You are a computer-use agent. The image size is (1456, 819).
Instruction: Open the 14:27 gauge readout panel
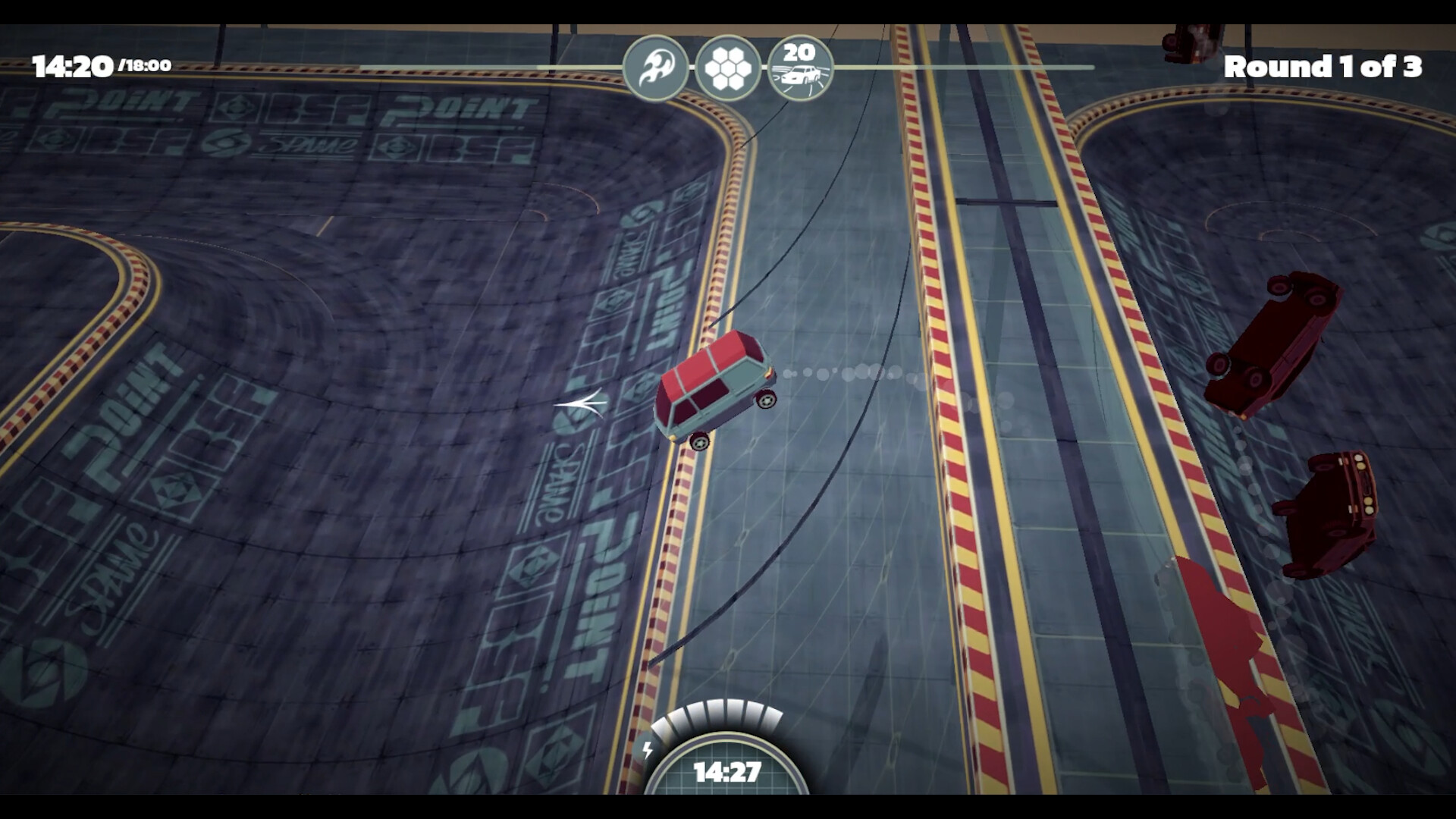726,773
